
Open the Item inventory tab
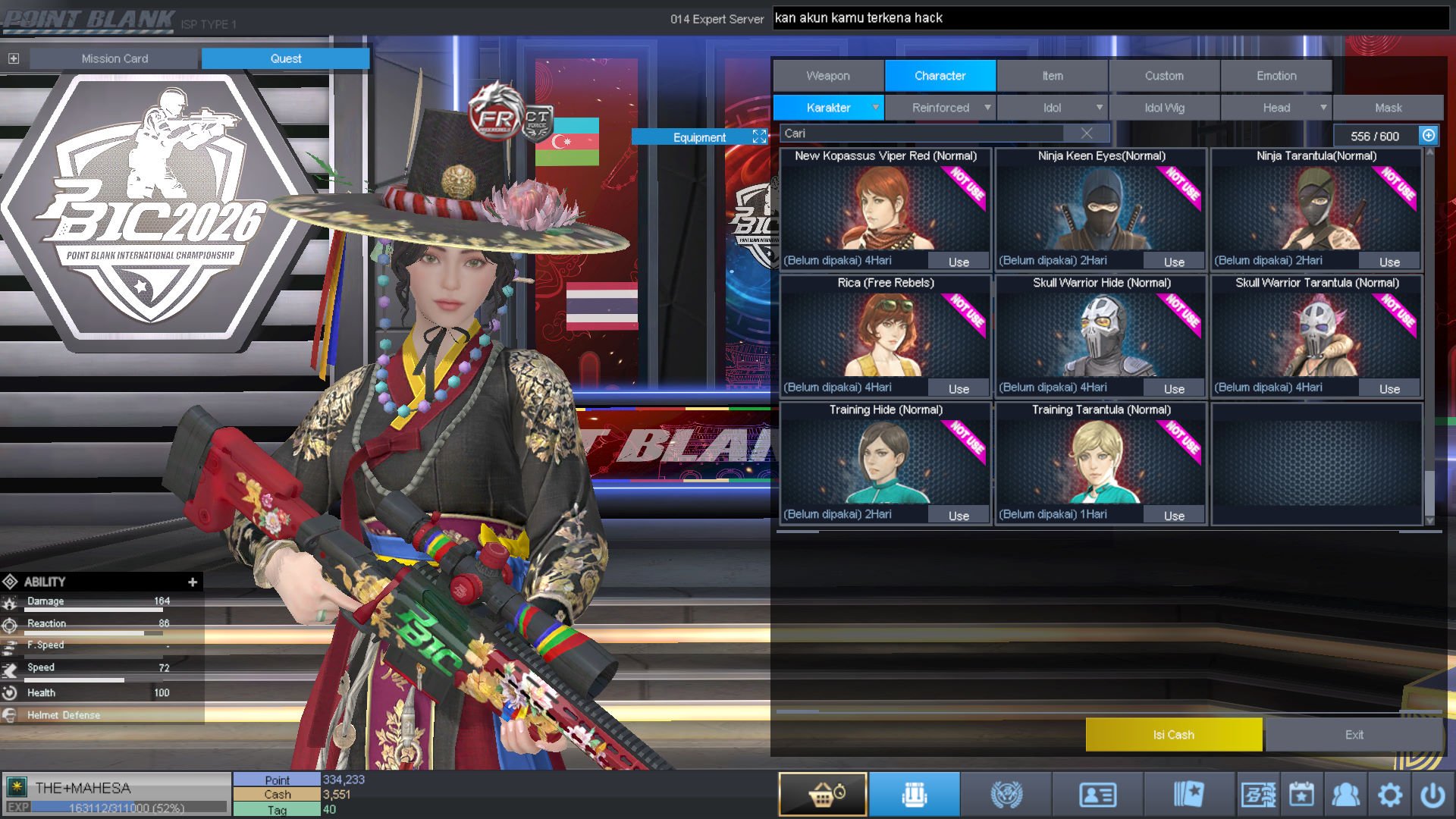(1052, 76)
